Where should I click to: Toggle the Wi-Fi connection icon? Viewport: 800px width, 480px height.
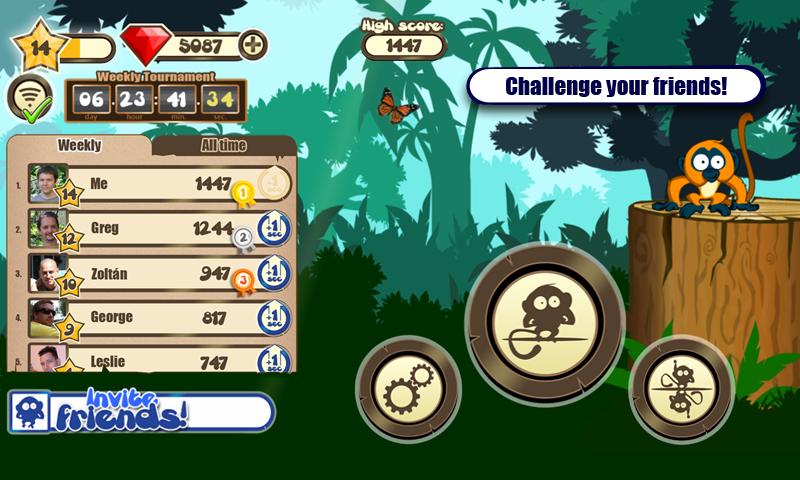pos(30,96)
